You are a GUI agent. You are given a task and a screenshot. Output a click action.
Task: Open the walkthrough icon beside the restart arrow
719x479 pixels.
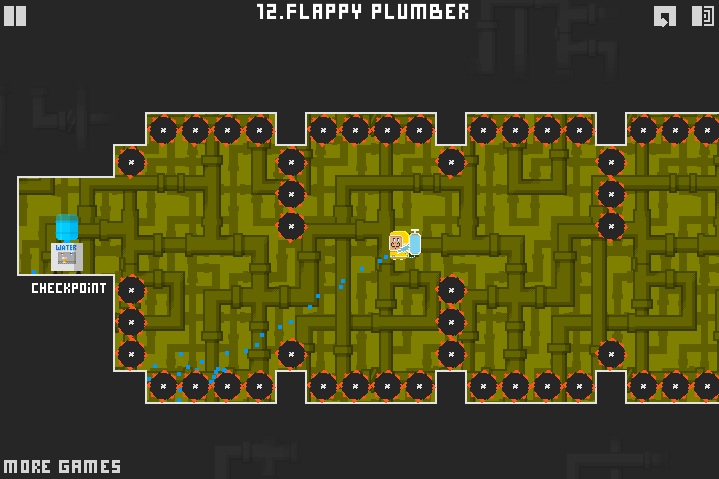(703, 15)
